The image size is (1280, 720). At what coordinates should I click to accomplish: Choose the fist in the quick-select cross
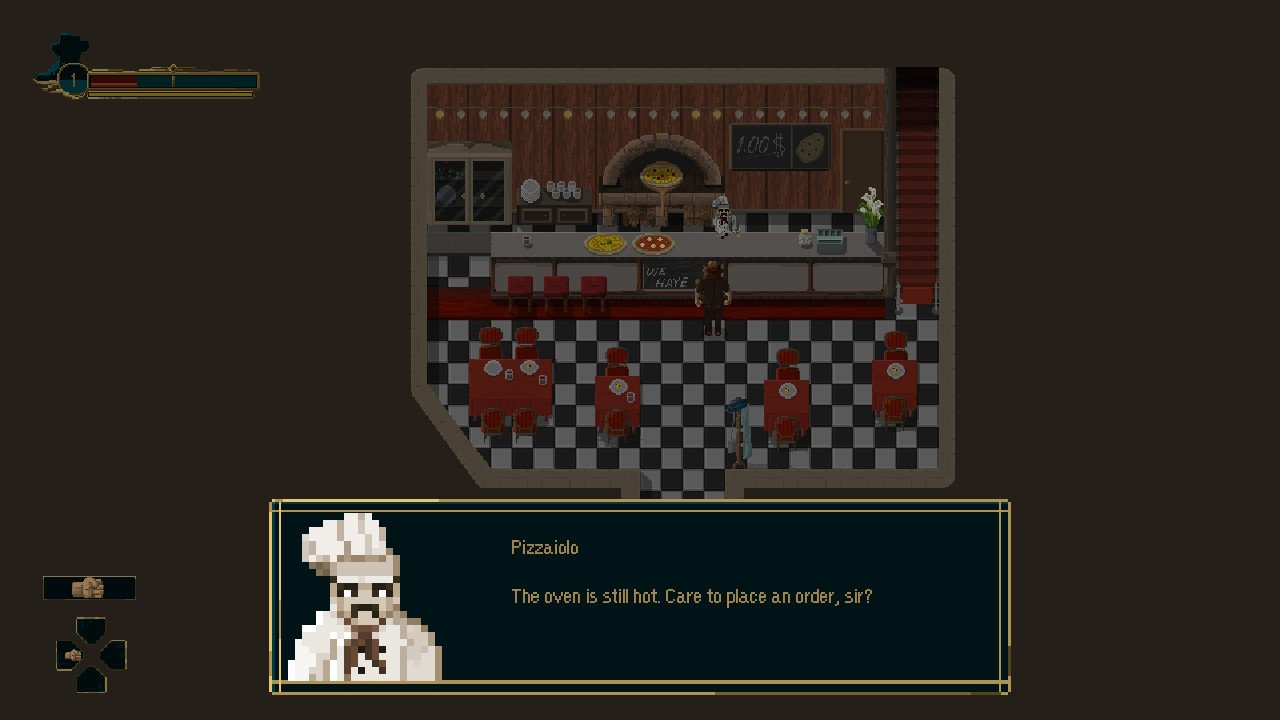pyautogui.click(x=73, y=655)
